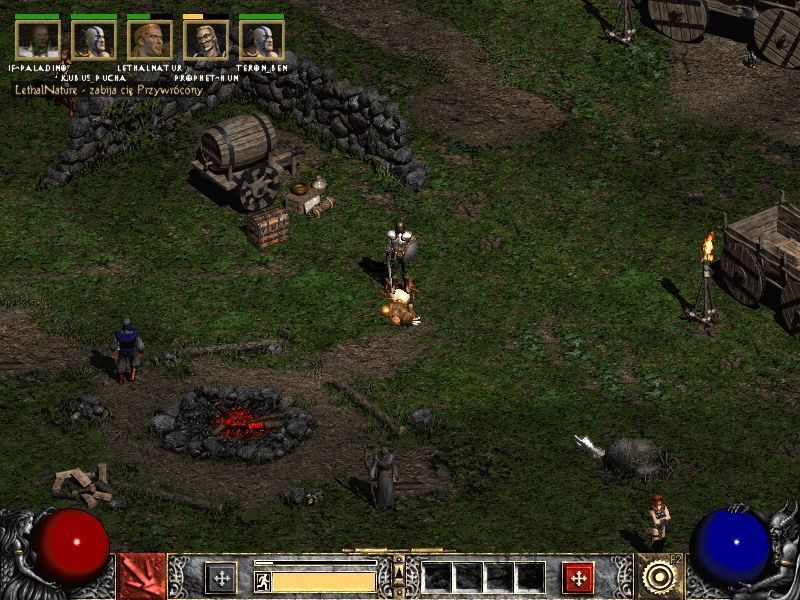800x600 pixels.
Task: Open the right-hand gear-shaped skill selector
Action: (x=660, y=577)
